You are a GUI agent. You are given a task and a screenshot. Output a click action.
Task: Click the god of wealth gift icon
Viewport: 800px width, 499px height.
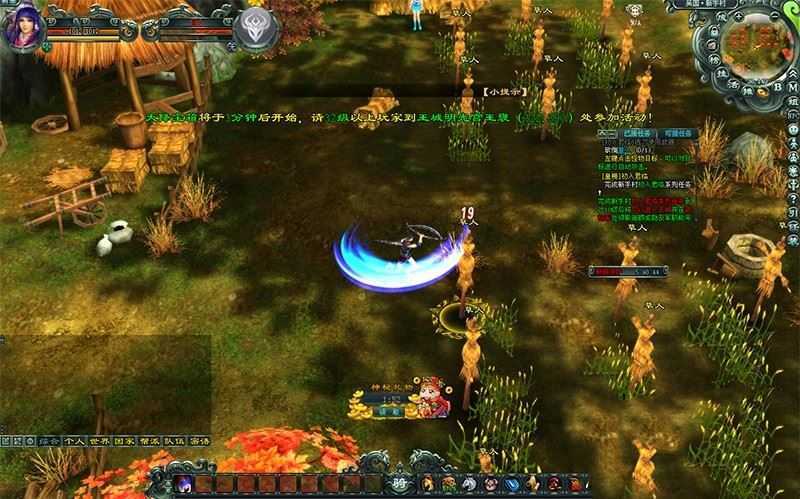coord(433,397)
